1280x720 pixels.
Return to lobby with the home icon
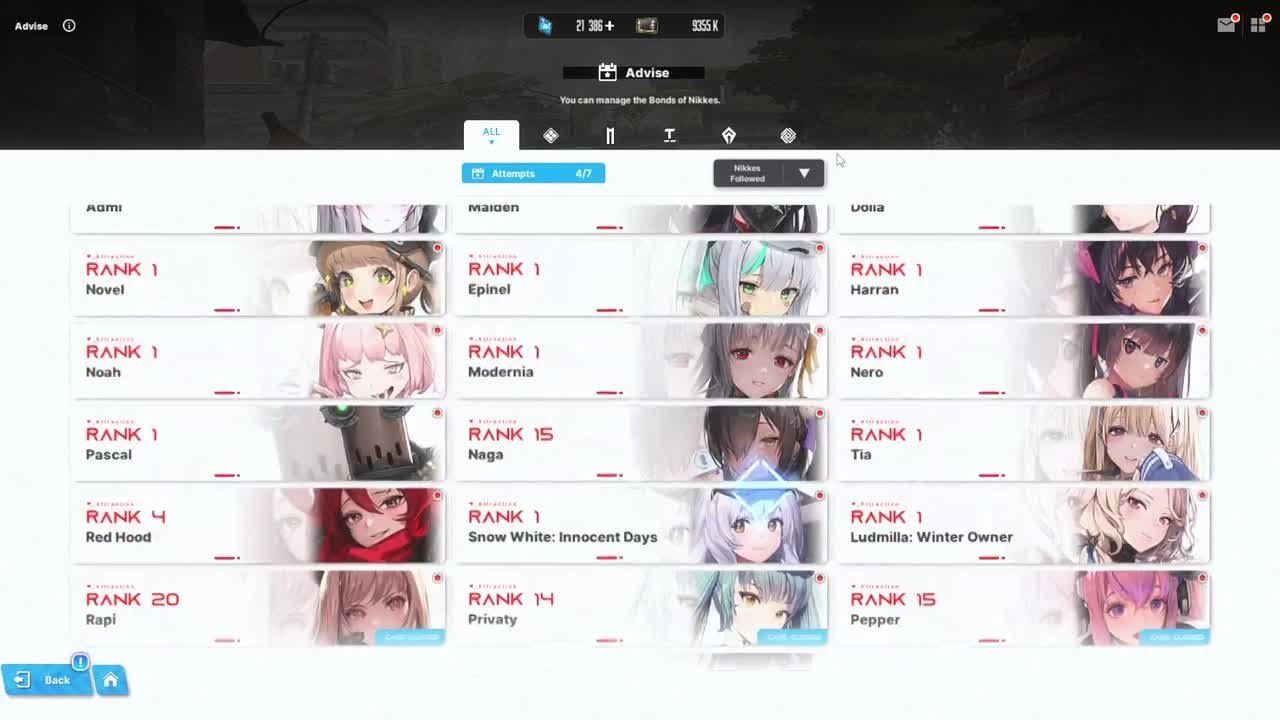pyautogui.click(x=112, y=680)
